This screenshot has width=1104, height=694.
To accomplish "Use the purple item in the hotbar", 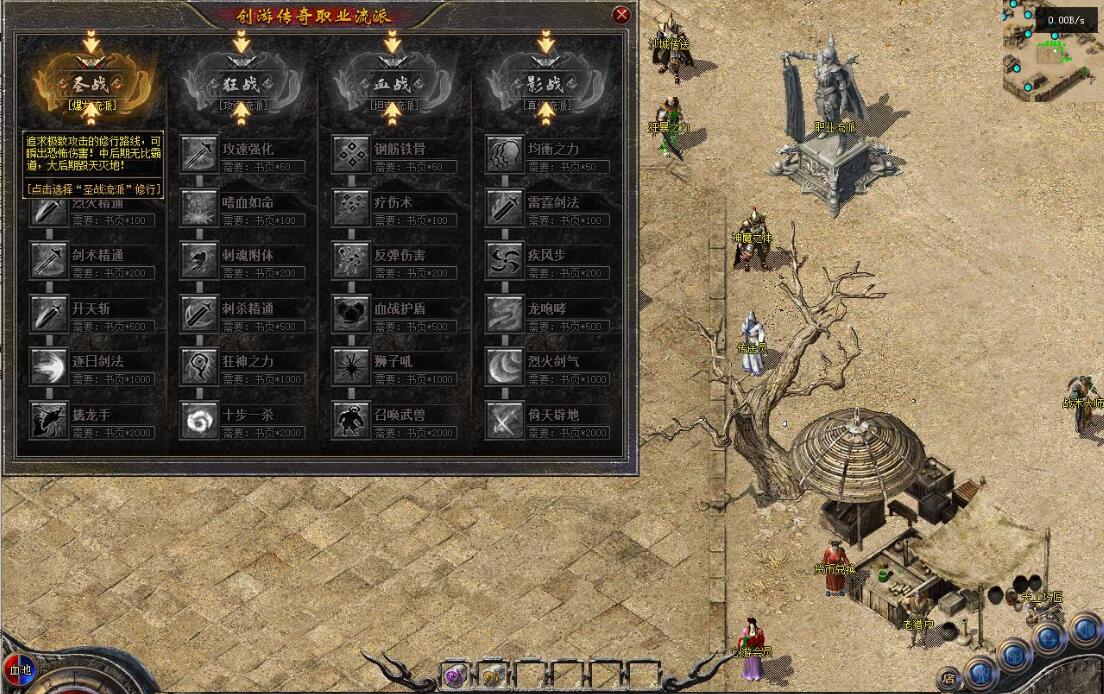I will tap(456, 675).
